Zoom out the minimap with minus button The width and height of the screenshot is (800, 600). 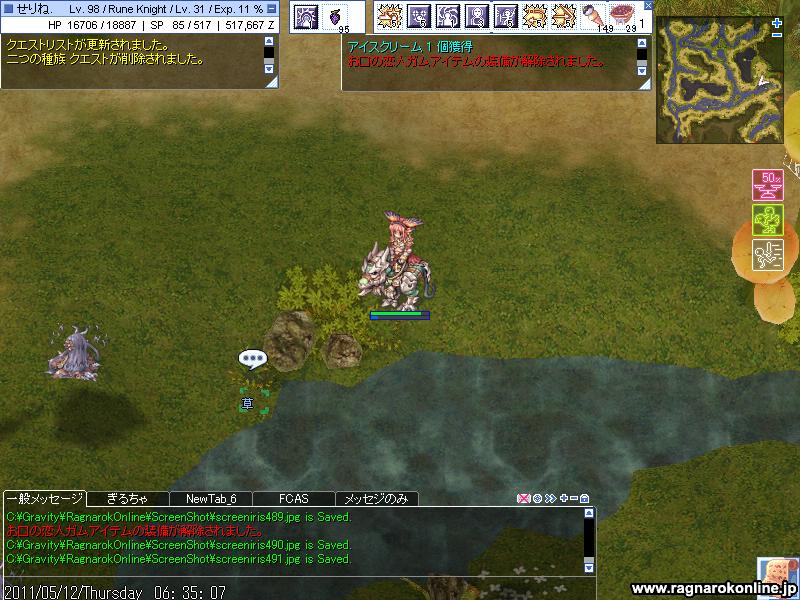click(777, 33)
